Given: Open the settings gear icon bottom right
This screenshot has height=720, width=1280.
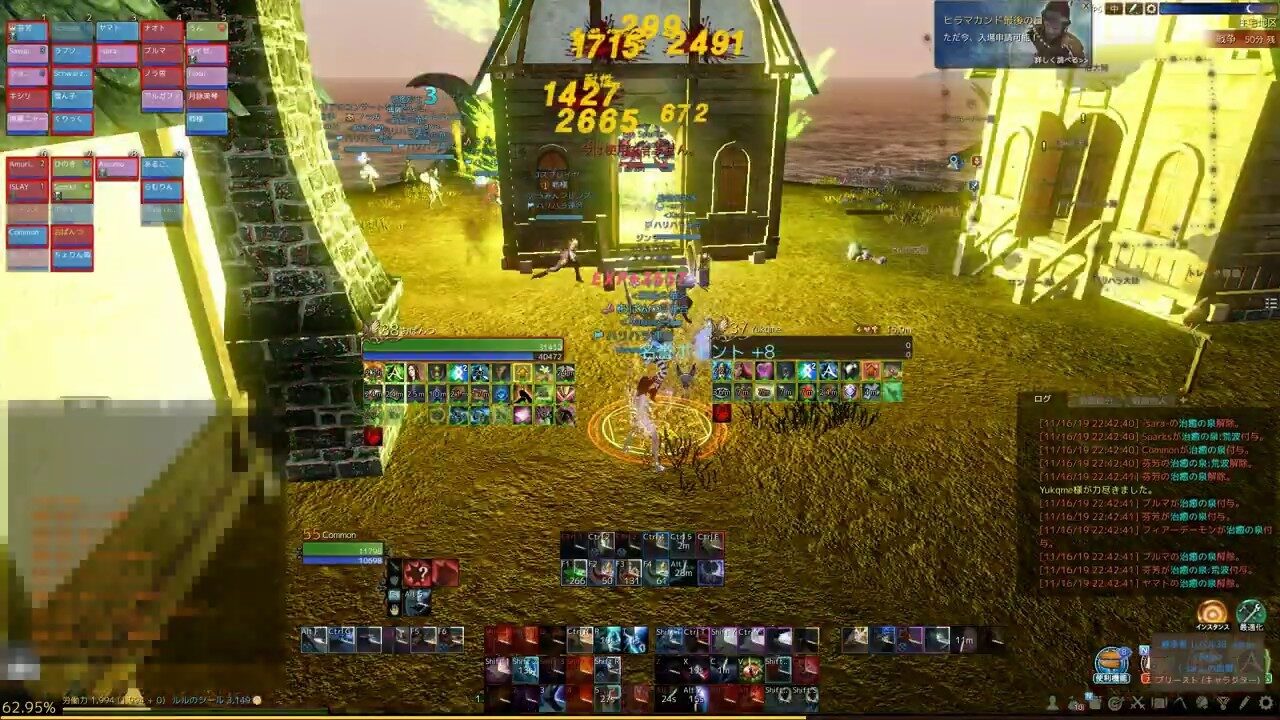Looking at the screenshot, I should 1264,703.
